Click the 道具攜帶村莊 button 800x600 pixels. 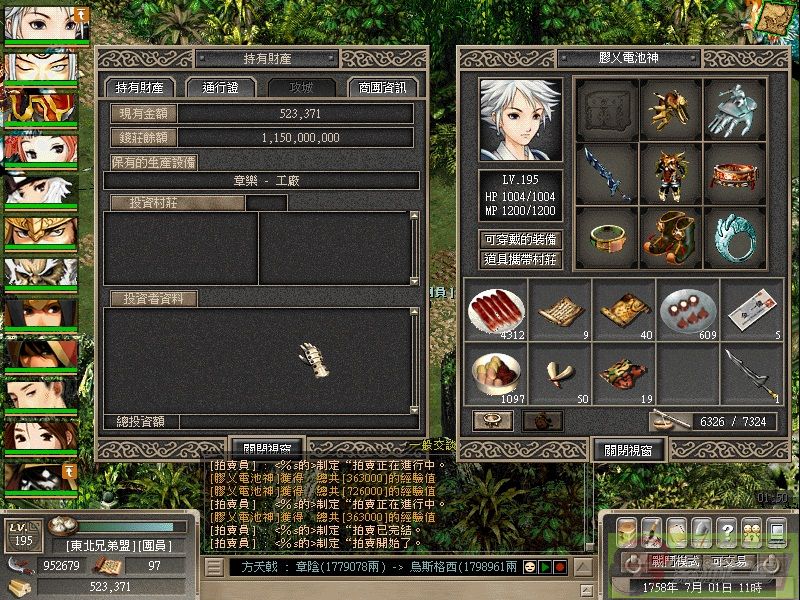click(521, 260)
